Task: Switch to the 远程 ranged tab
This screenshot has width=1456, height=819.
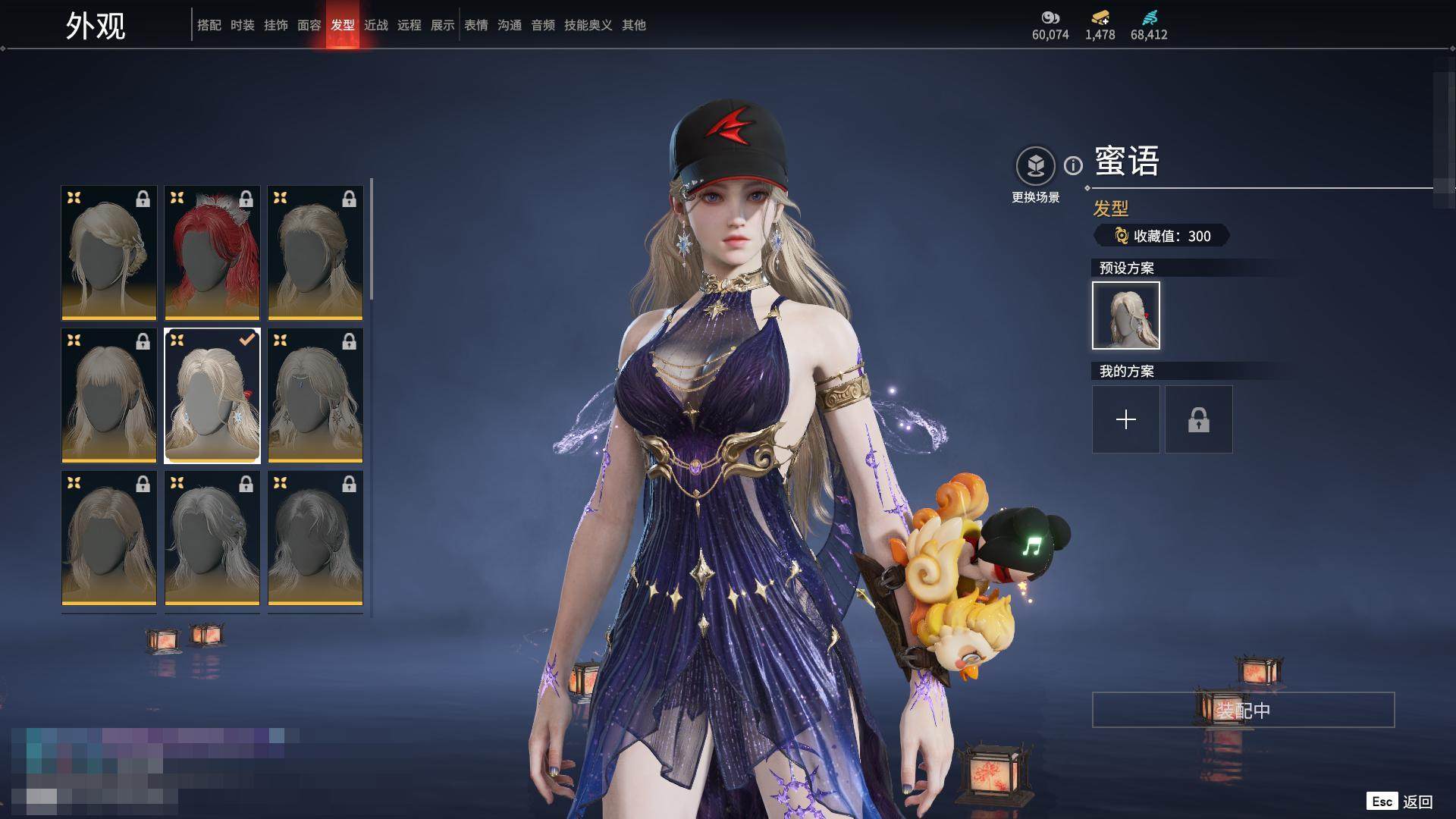Action: [409, 25]
